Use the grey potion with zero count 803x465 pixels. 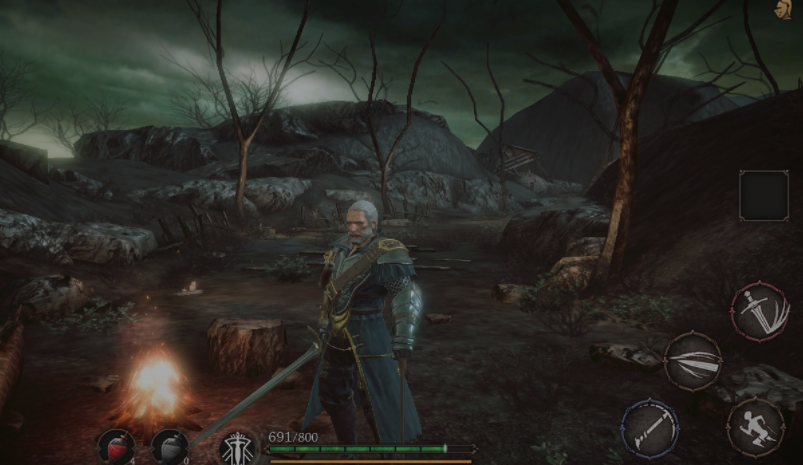pos(169,446)
